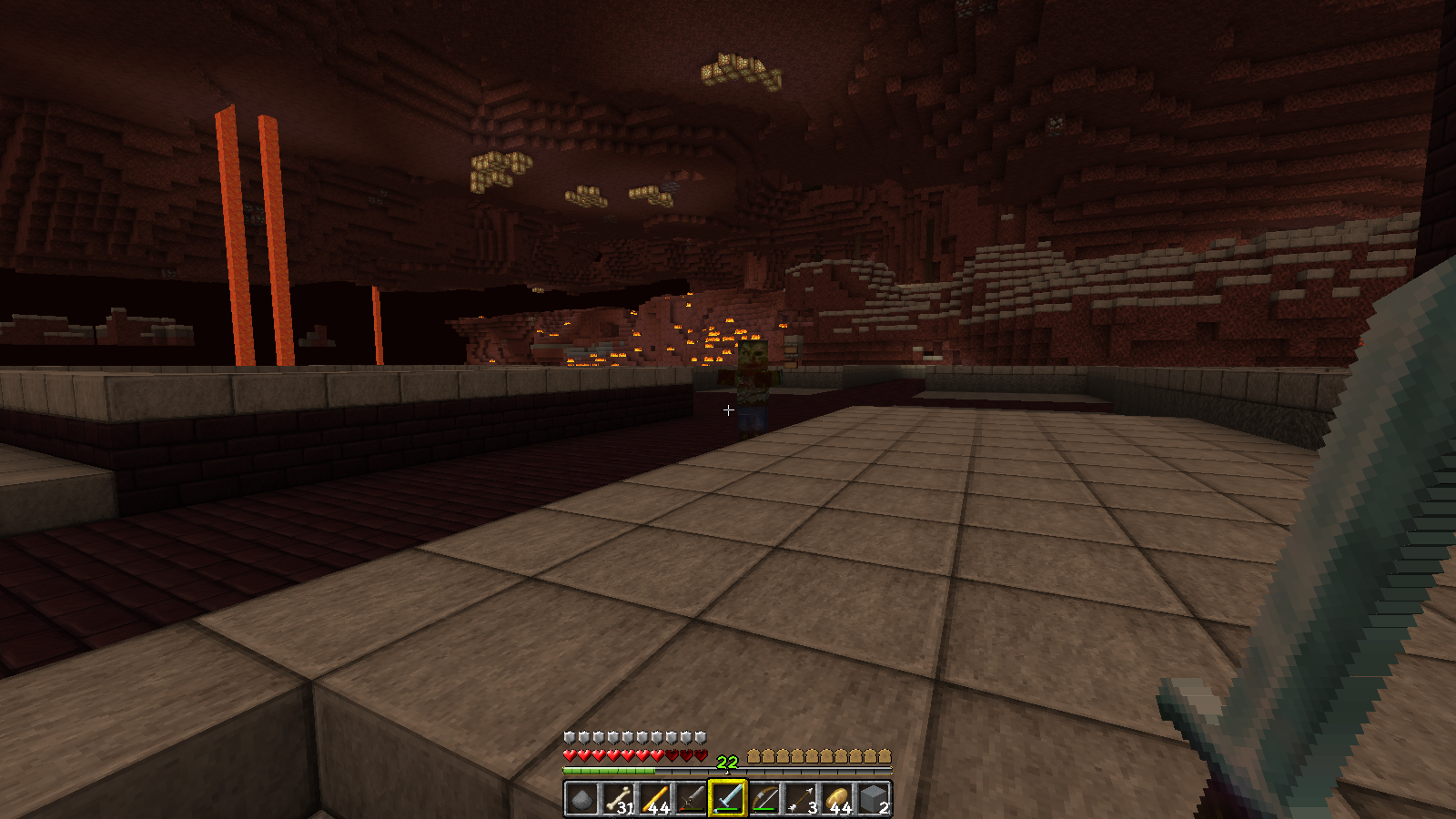The height and width of the screenshot is (819, 1456).
Task: Switch to the damaged dark sword slot
Action: click(691, 799)
